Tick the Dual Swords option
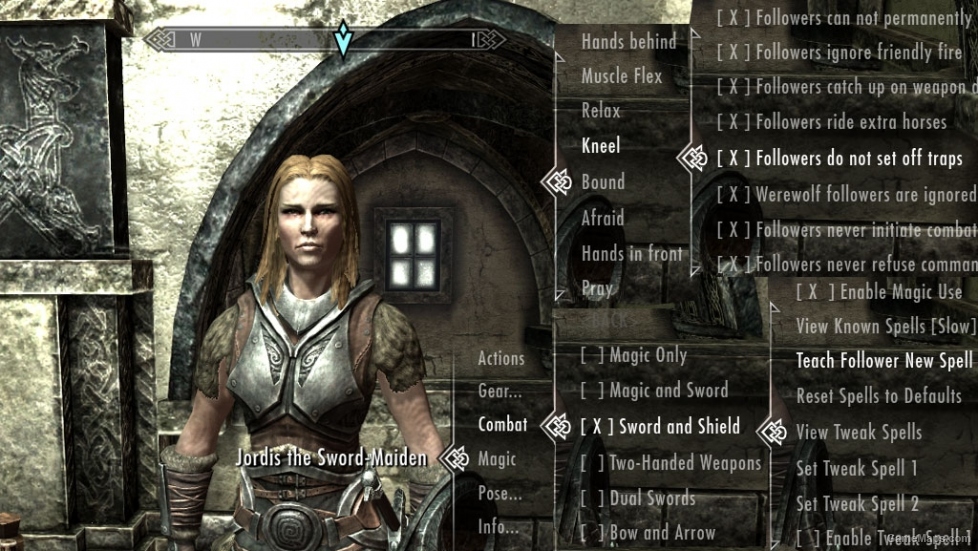 638,498
